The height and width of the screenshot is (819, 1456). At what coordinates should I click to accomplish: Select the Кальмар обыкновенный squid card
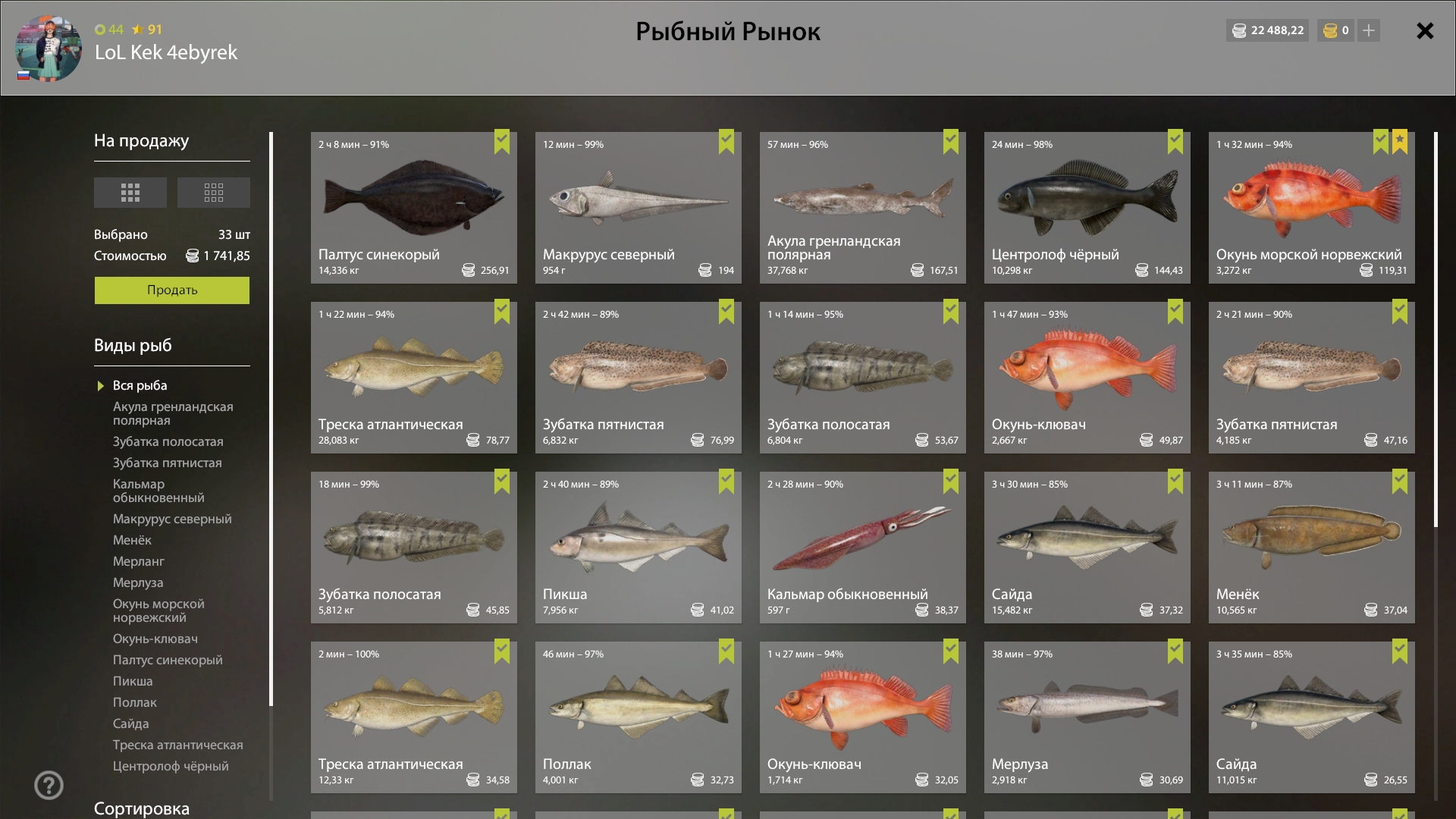pyautogui.click(x=862, y=548)
